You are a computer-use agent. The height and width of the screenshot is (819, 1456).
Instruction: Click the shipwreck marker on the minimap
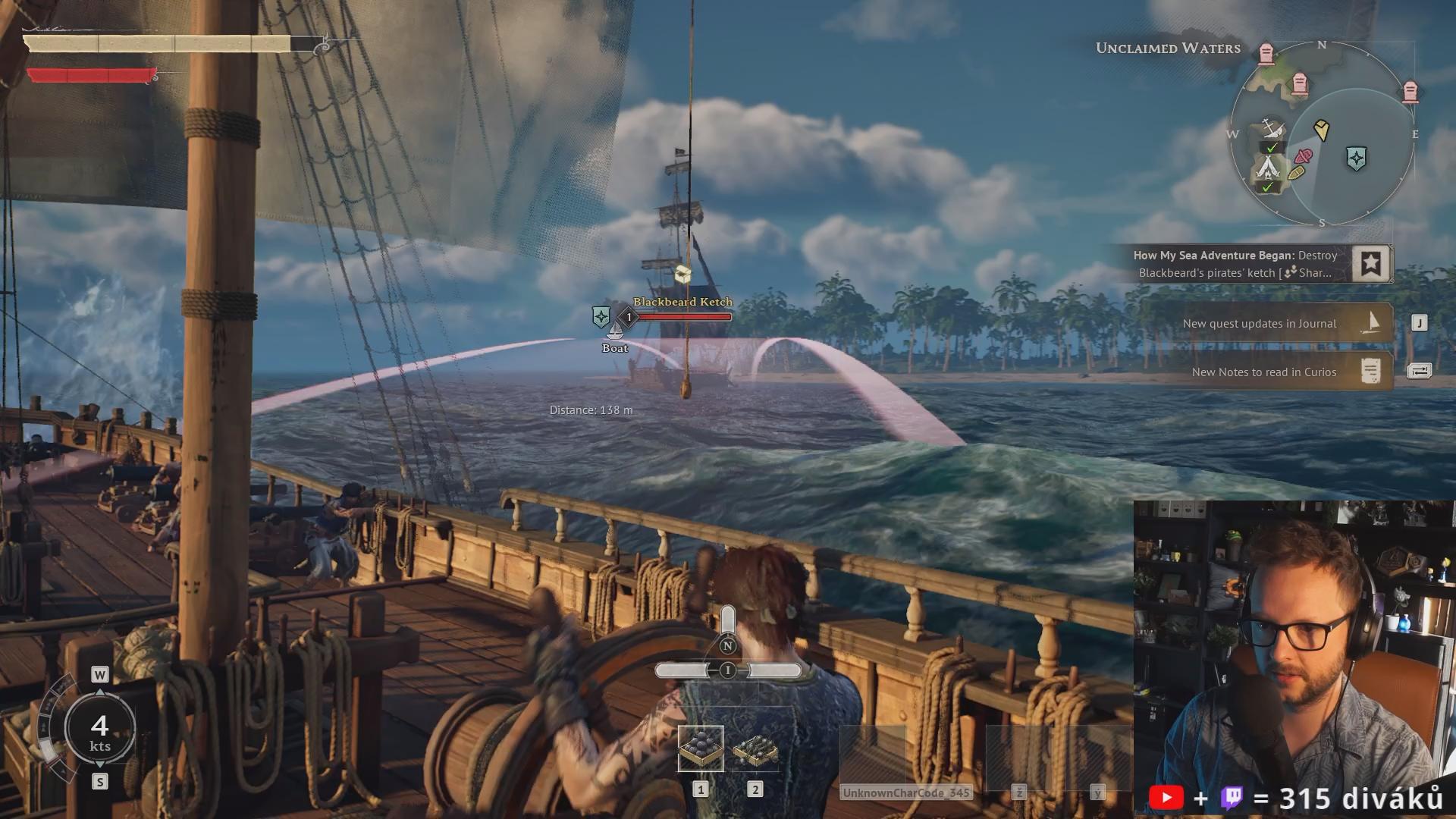click(1272, 129)
